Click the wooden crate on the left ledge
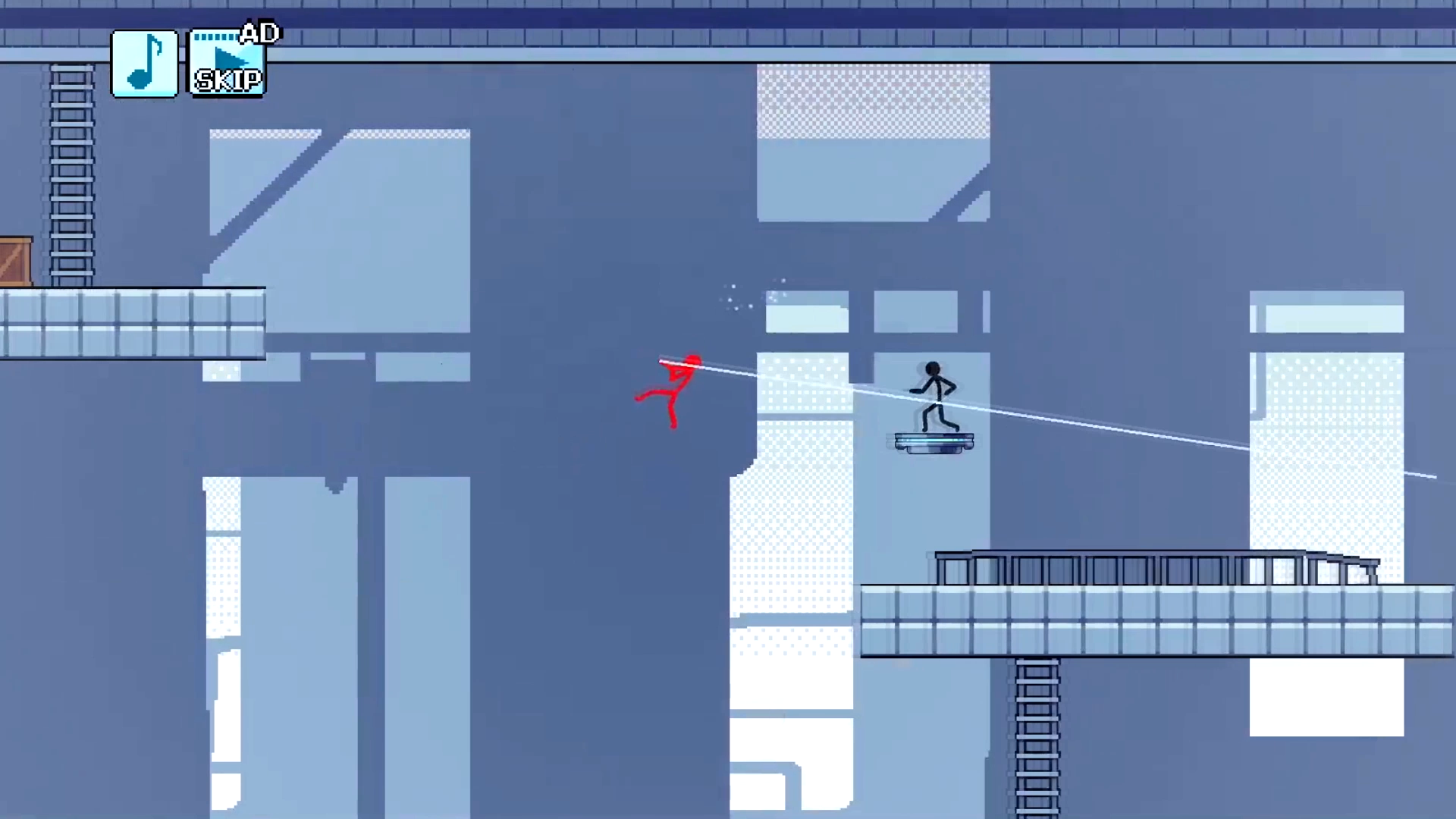Image resolution: width=1456 pixels, height=819 pixels. point(15,262)
